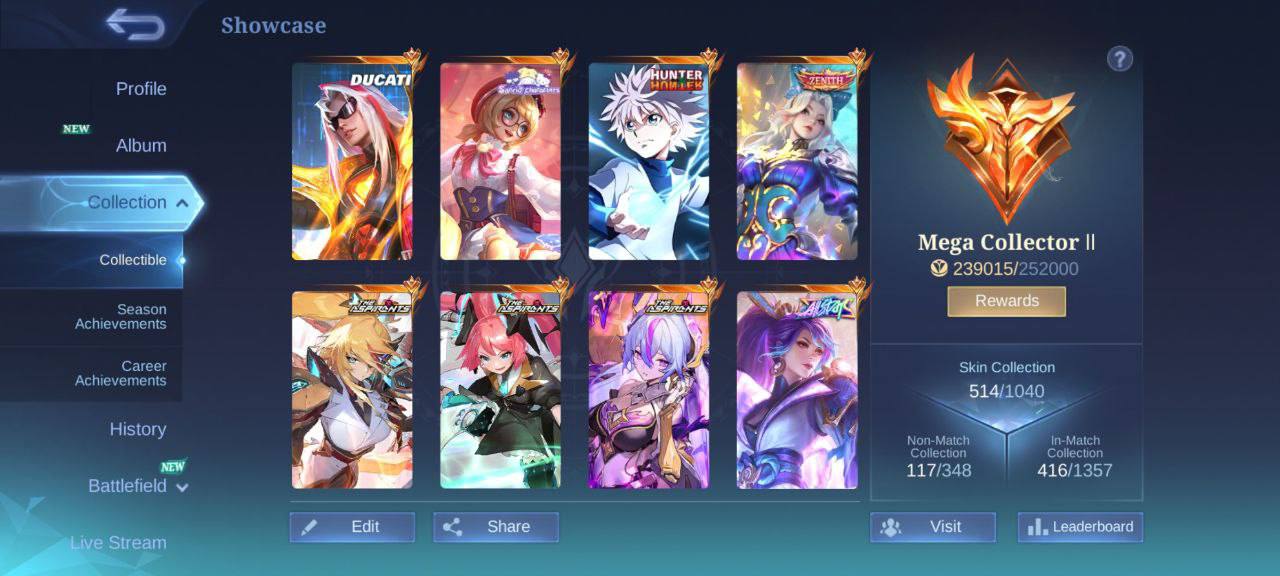Choose the Hunter x Hunter skin card
The width and height of the screenshot is (1280, 576).
(x=648, y=161)
